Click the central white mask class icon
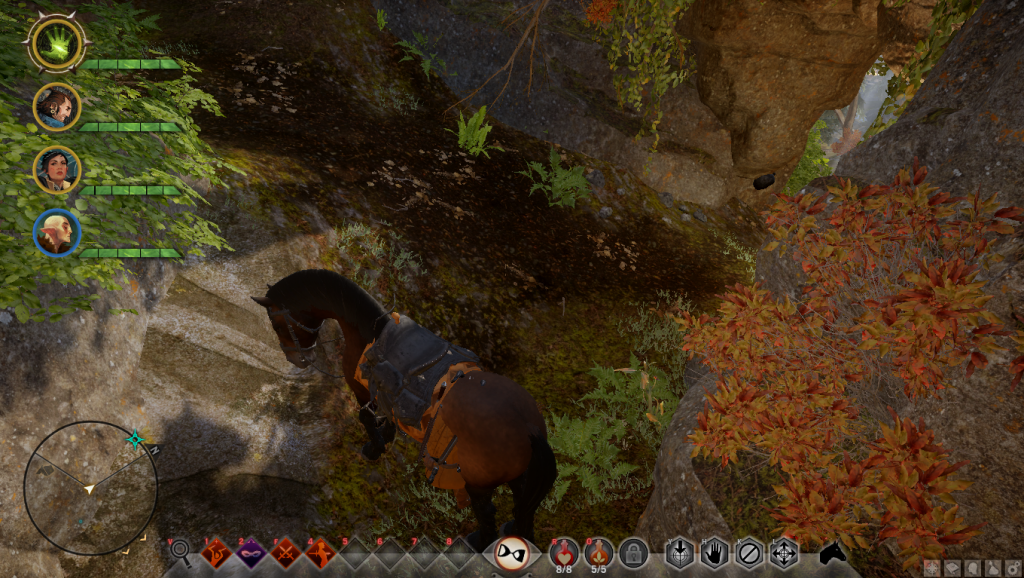The width and height of the screenshot is (1024, 578). pyautogui.click(x=512, y=552)
